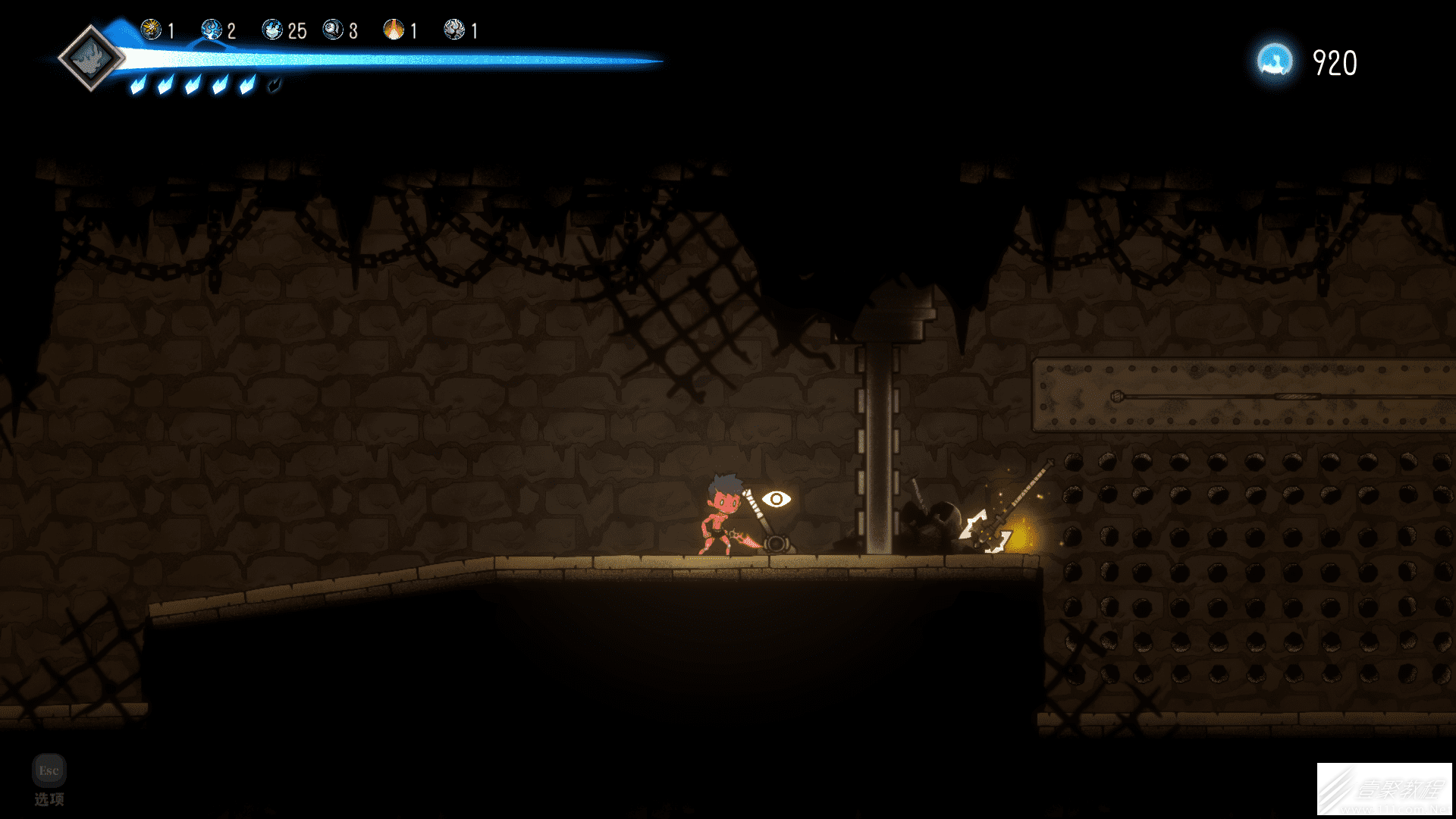Select the blue swirling flame item icon
The width and height of the screenshot is (1456, 819).
pyautogui.click(x=211, y=30)
